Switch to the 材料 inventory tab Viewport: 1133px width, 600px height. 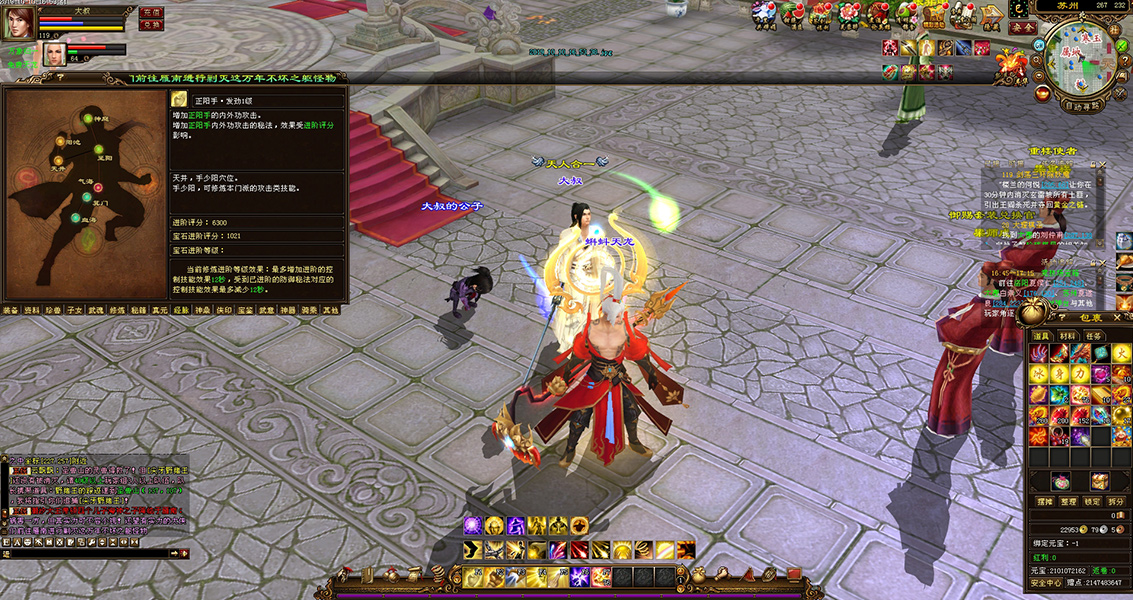[x=1069, y=336]
